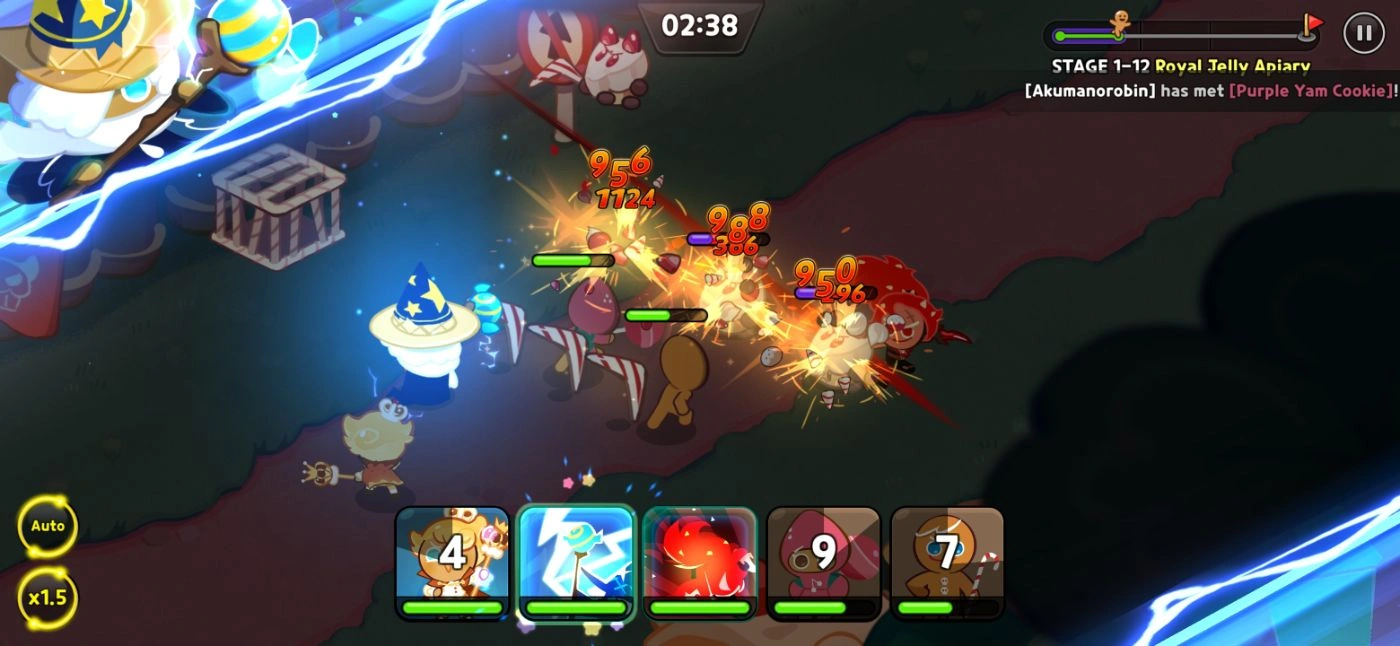The image size is (1400, 646).
Task: Select the blonde cookie skill on cooldown 4
Action: (452, 560)
